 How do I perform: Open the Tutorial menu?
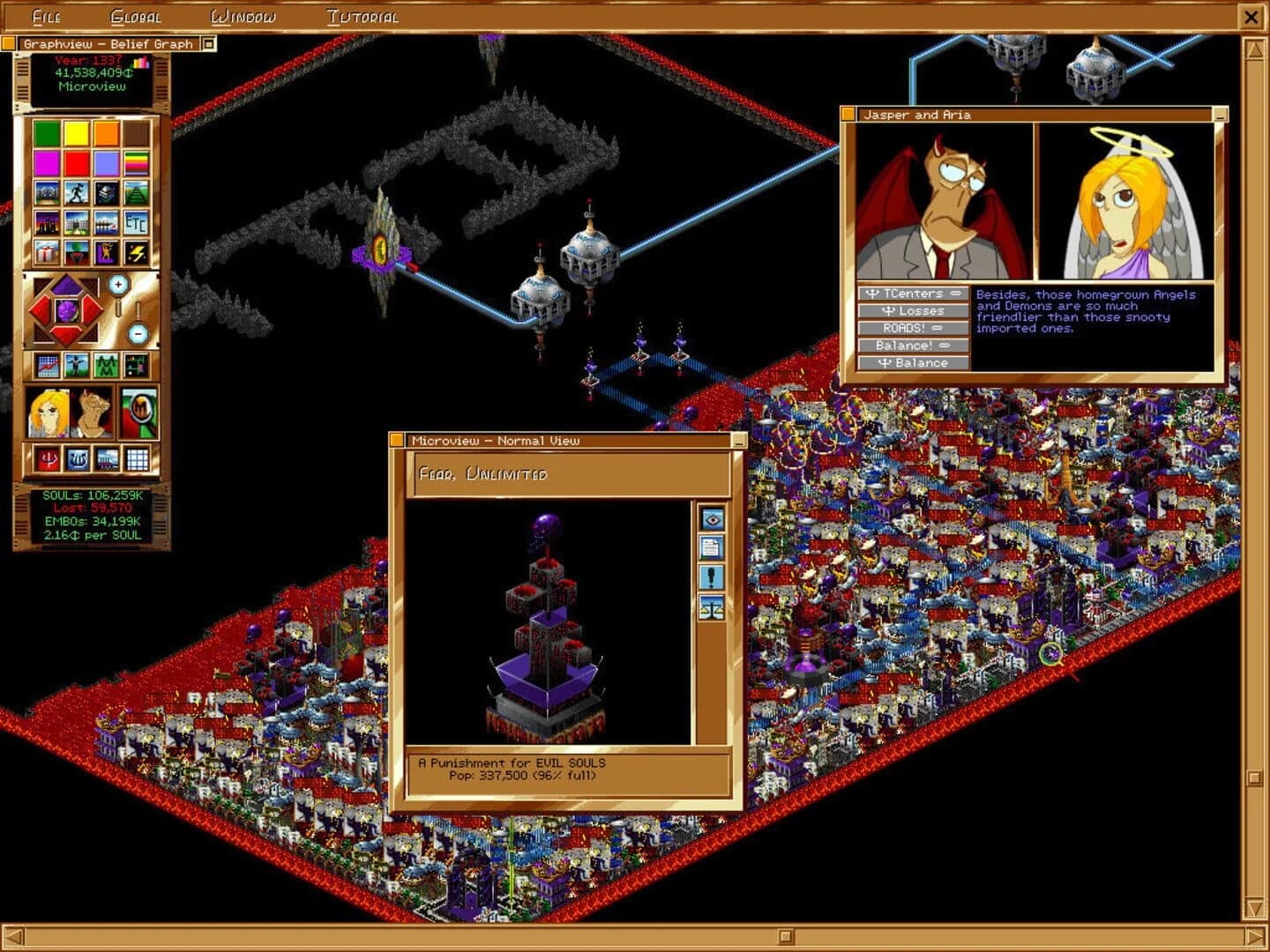click(362, 16)
